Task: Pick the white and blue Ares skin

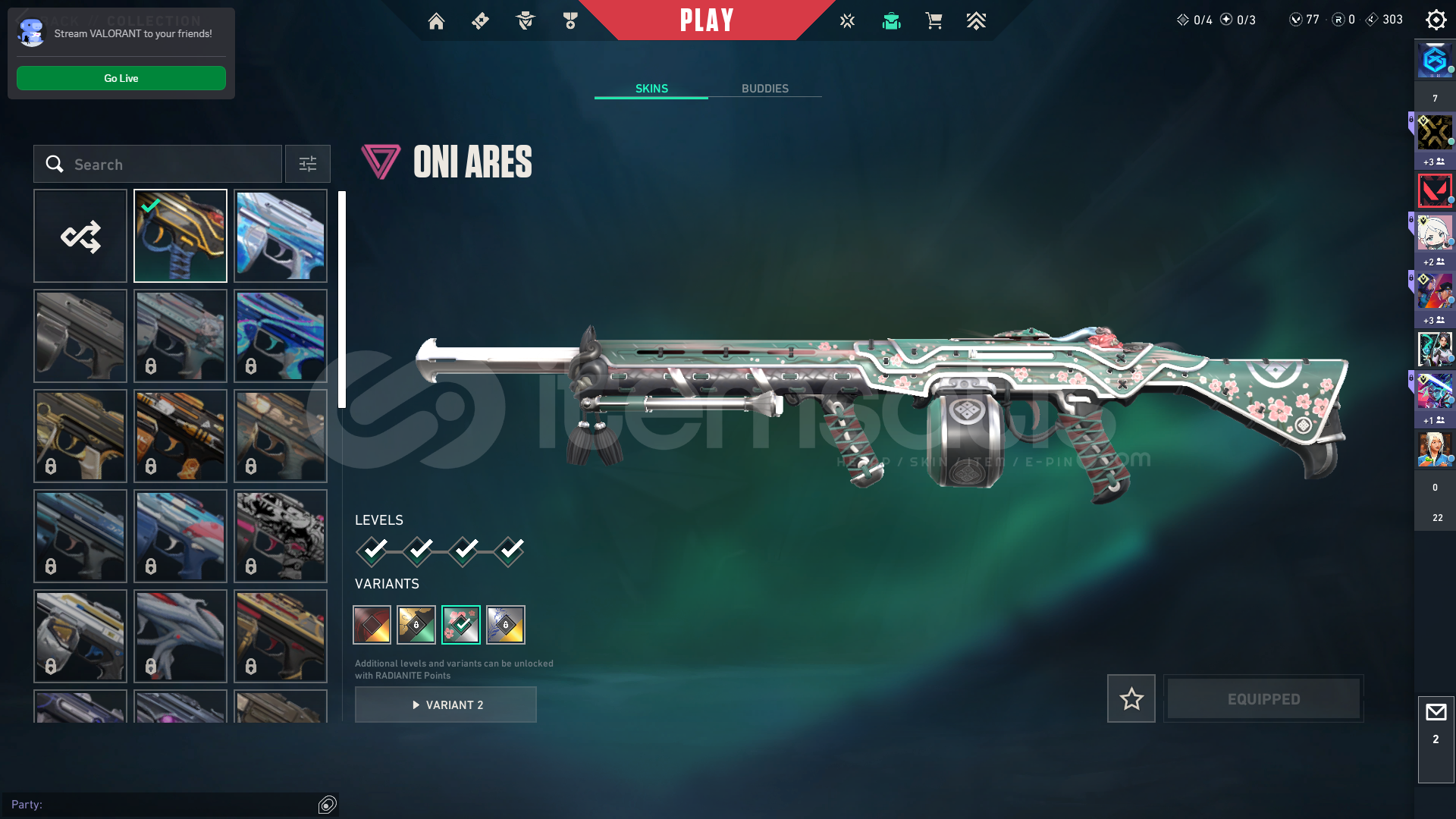Action: click(281, 236)
